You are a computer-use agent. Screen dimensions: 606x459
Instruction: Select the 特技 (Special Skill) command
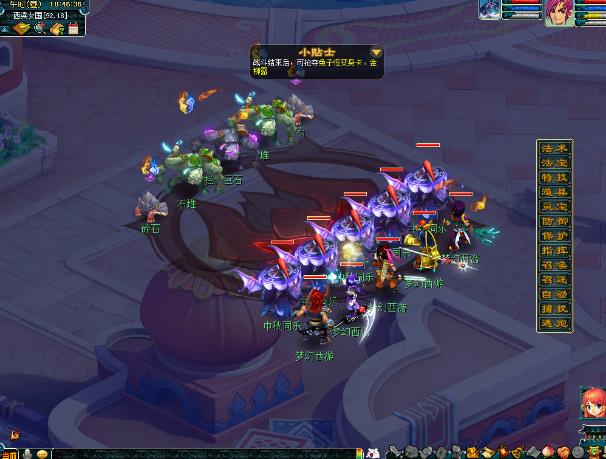(554, 177)
